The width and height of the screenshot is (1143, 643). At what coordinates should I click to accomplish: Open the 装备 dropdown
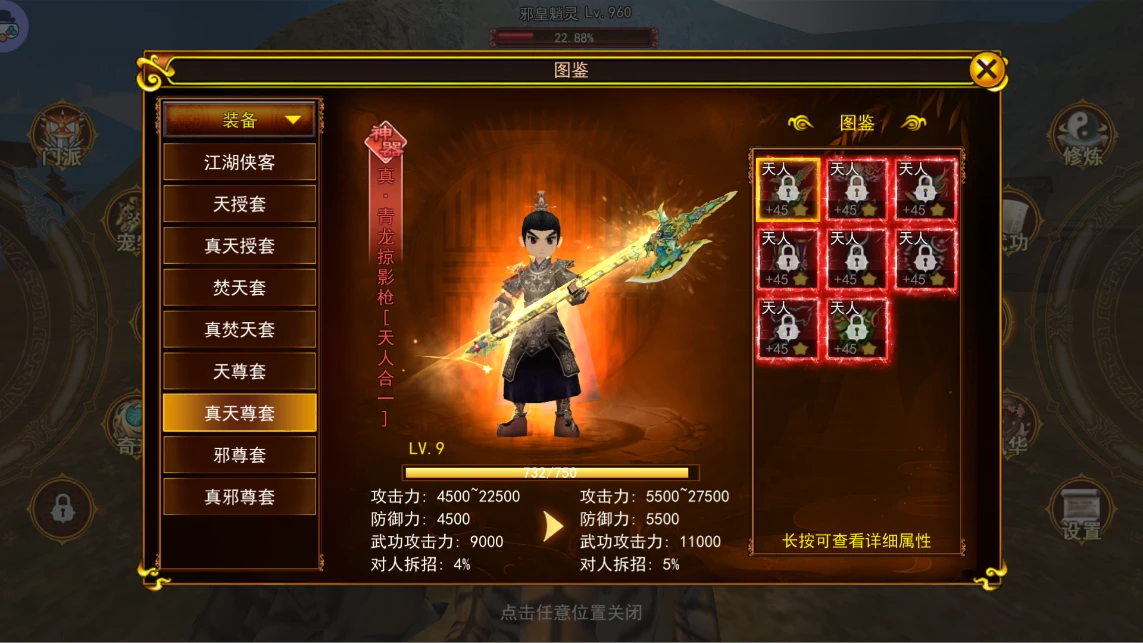point(240,120)
